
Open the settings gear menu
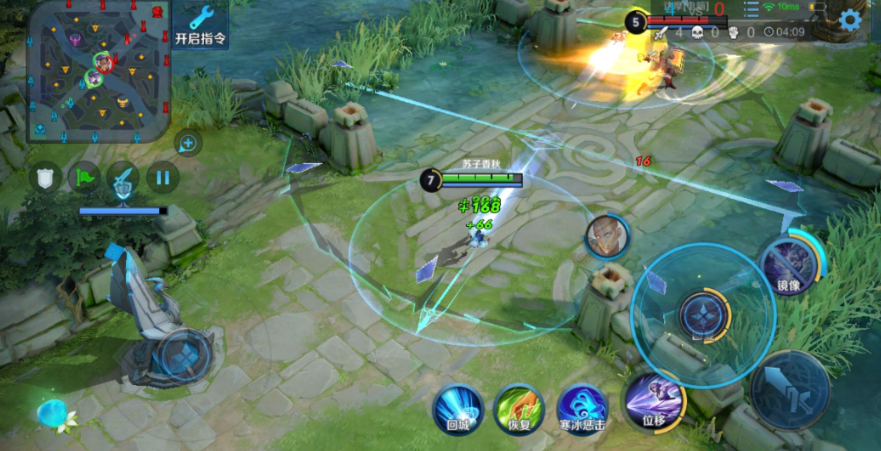pos(850,19)
